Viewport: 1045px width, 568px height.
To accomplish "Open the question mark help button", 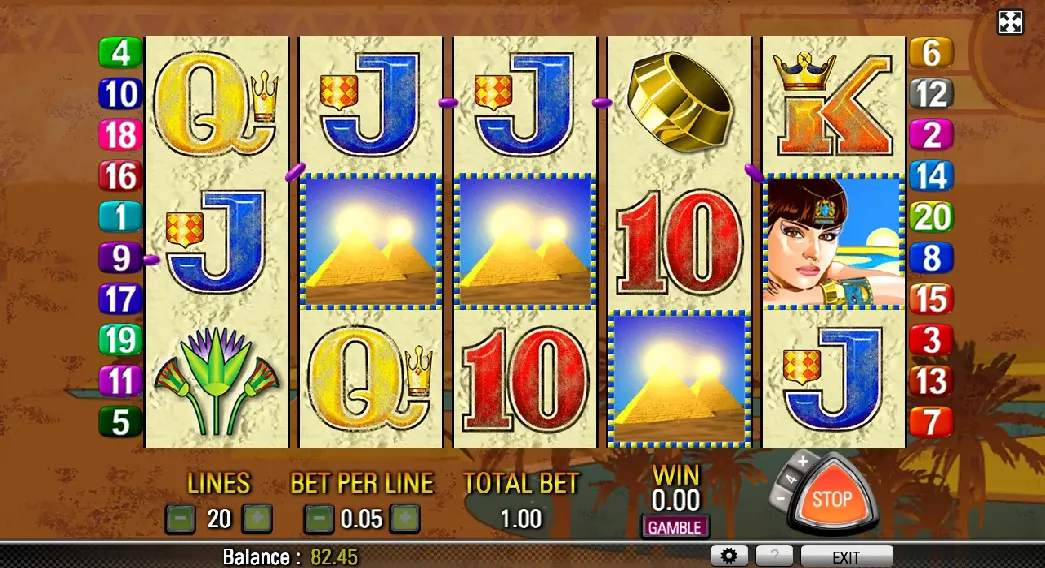I will point(774,556).
